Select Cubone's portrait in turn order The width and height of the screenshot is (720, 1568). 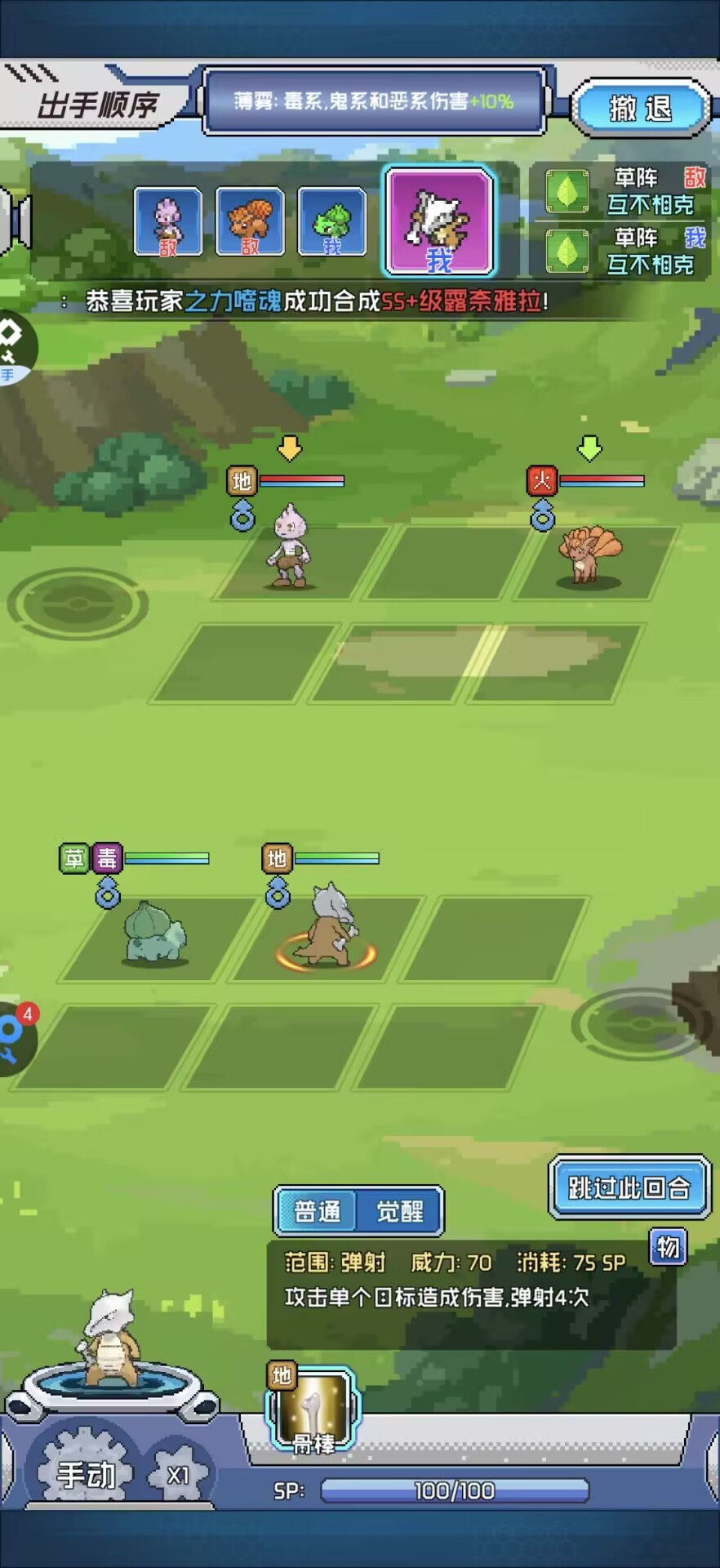[x=439, y=221]
